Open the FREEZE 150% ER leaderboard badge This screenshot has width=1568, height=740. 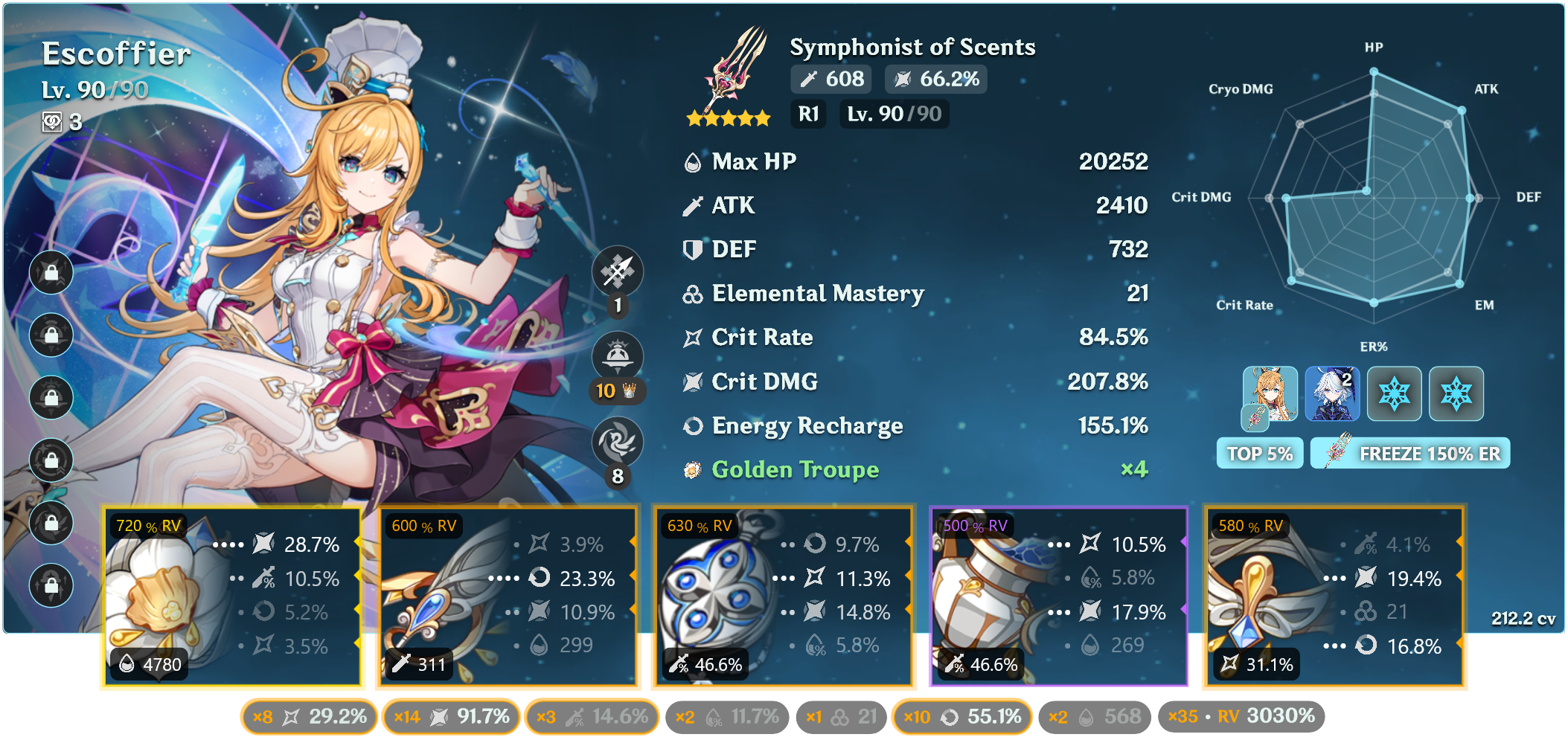[1410, 454]
